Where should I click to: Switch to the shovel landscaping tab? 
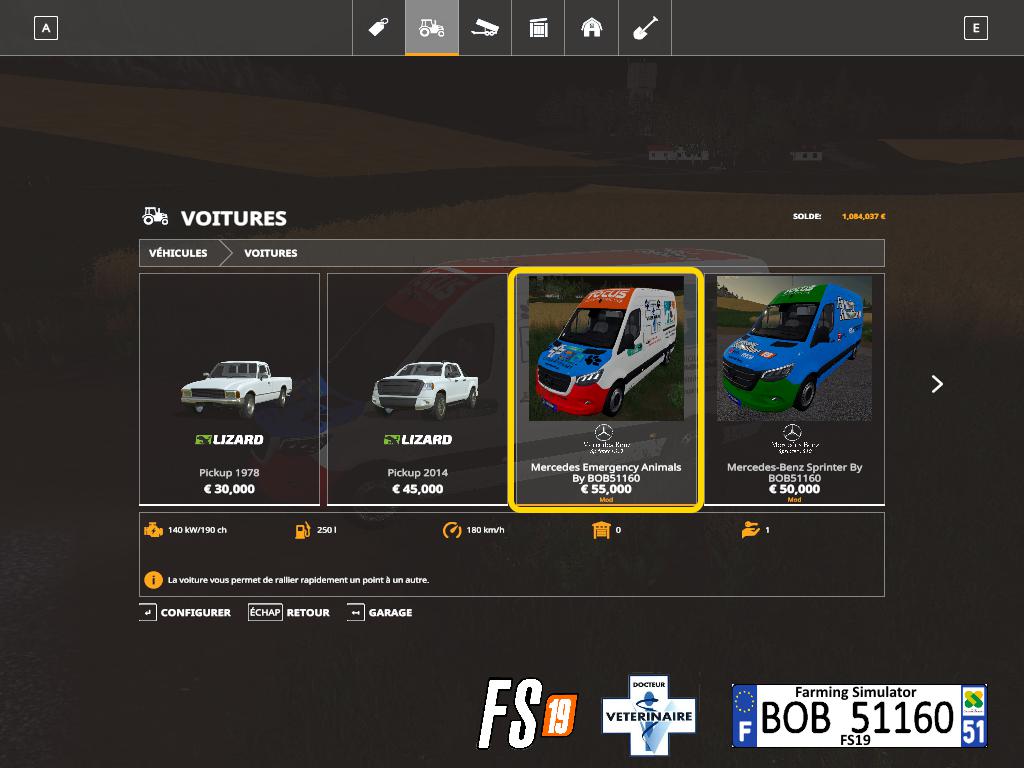tap(645, 28)
